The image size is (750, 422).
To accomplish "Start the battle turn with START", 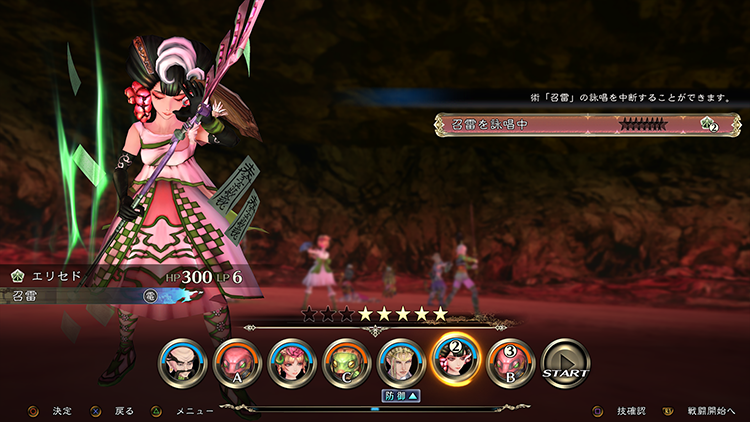I will 566,364.
